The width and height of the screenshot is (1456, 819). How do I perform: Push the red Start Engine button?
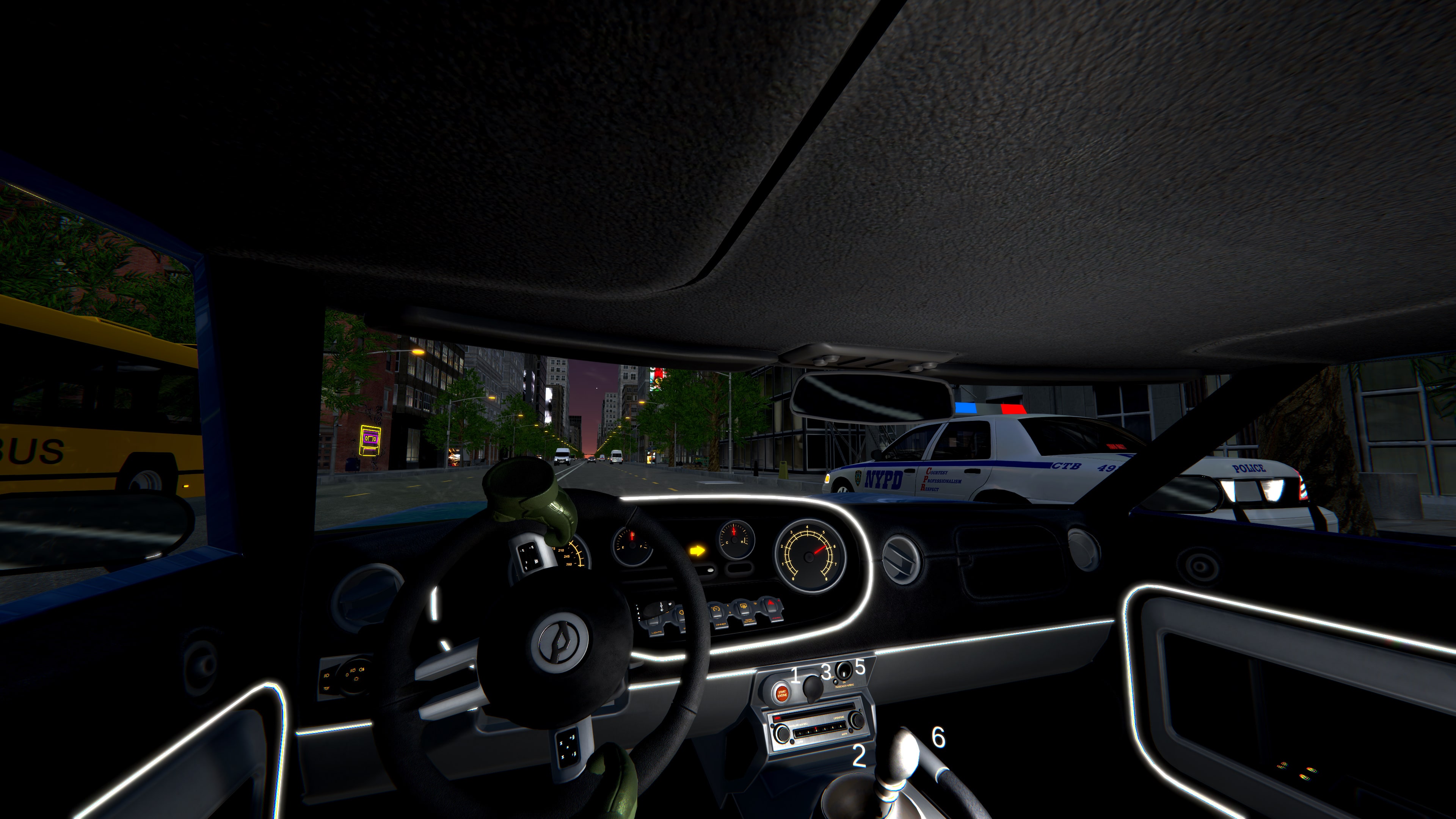(x=782, y=693)
